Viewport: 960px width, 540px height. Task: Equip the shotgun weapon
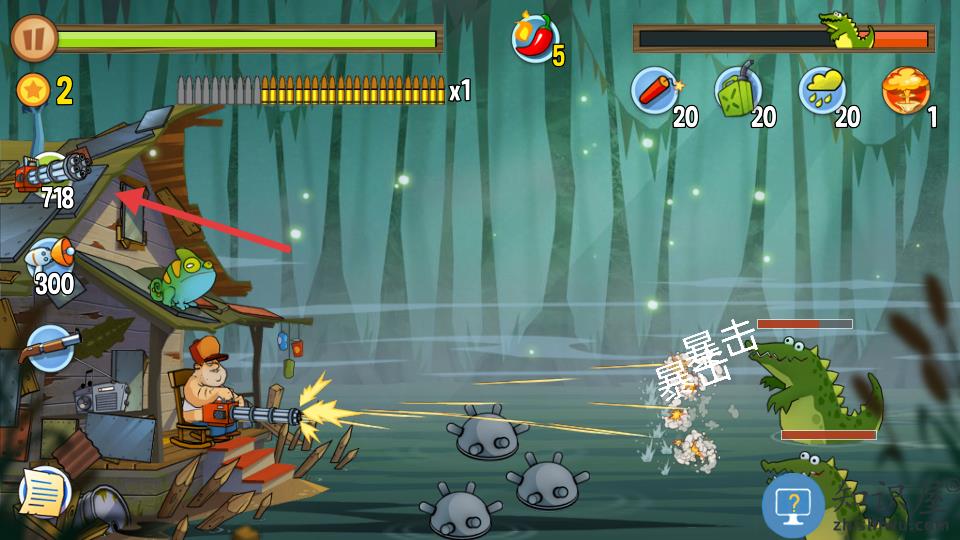[x=50, y=348]
